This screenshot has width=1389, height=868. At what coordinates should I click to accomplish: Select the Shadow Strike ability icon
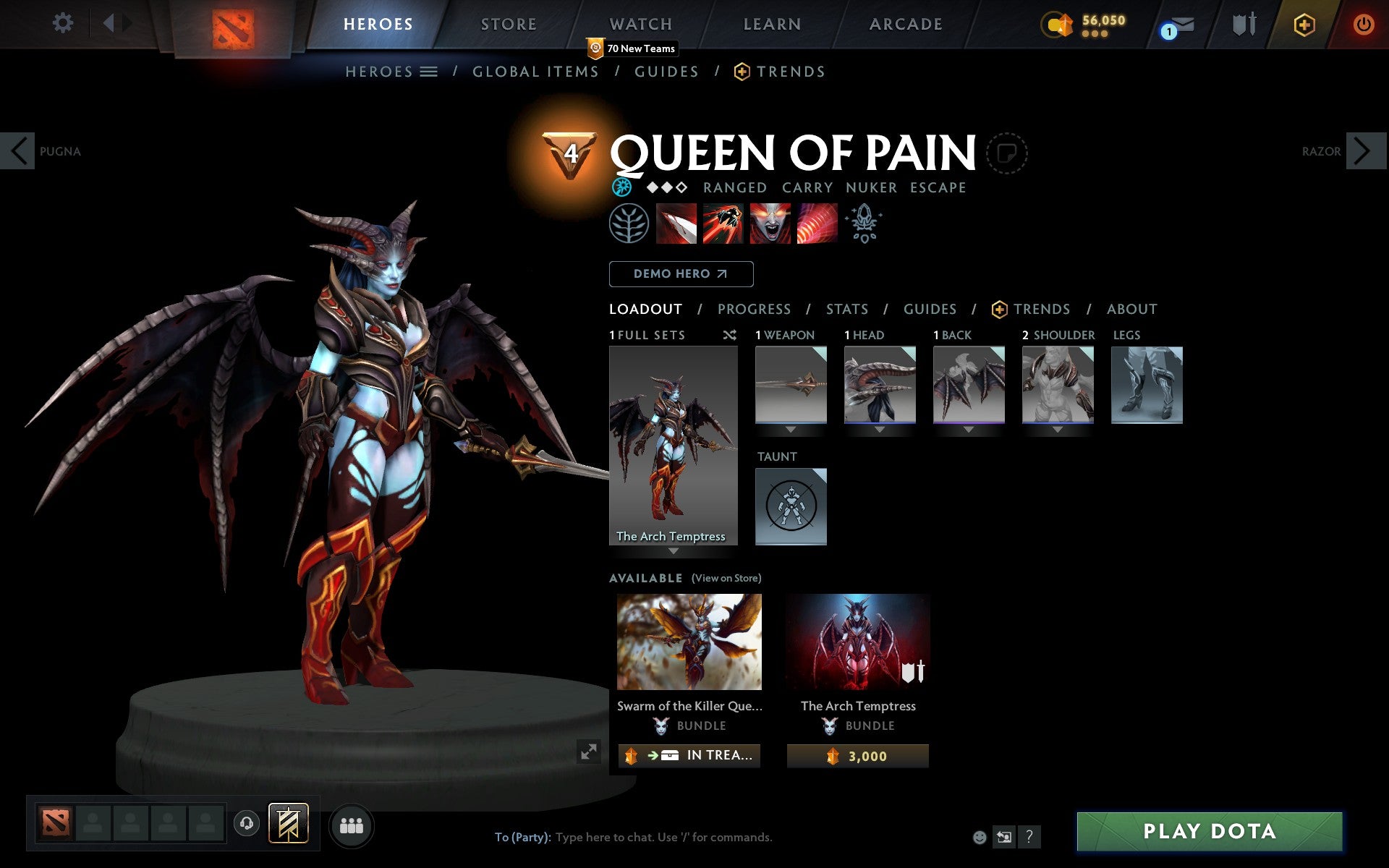pyautogui.click(x=676, y=223)
